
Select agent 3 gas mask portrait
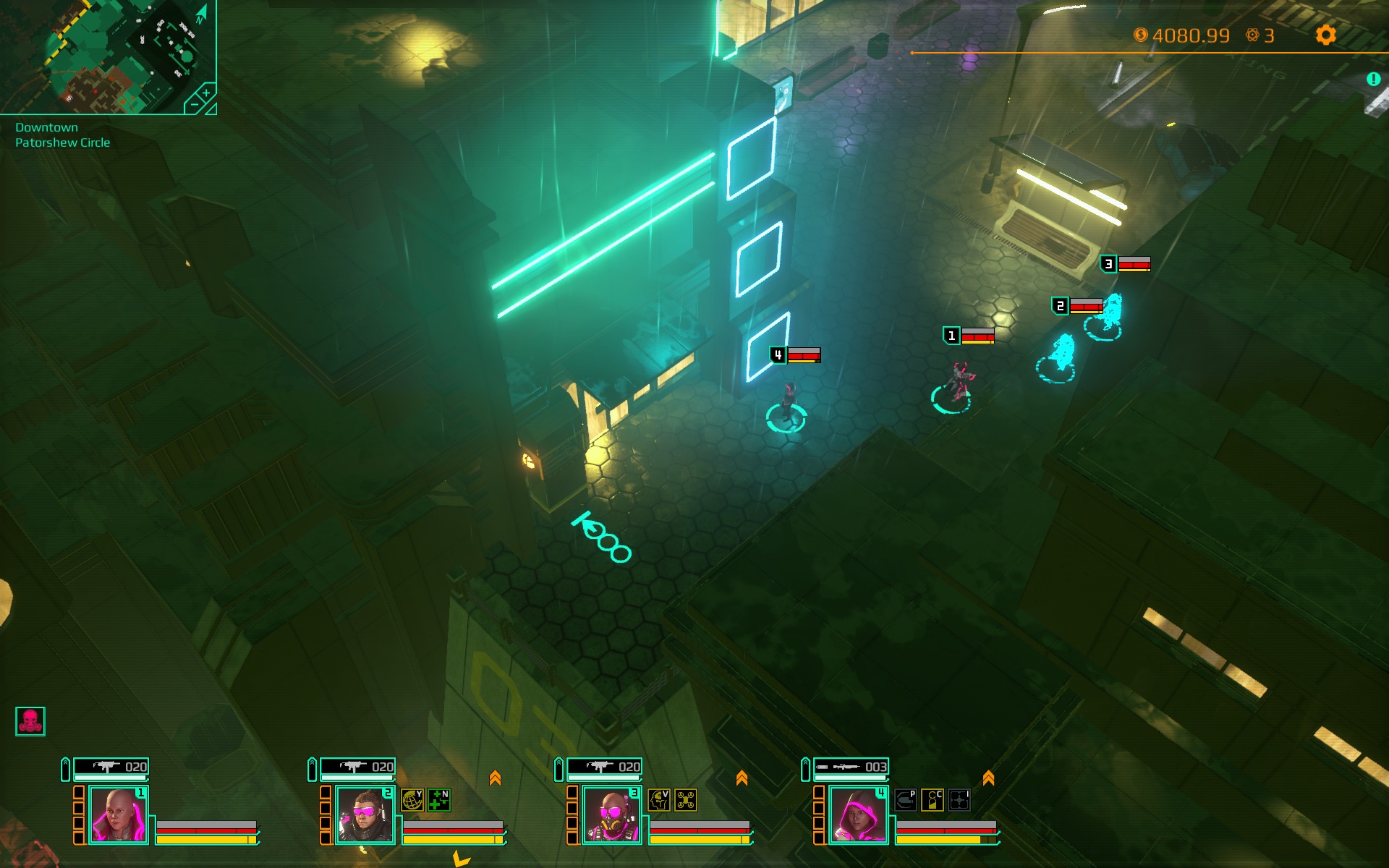click(x=611, y=815)
